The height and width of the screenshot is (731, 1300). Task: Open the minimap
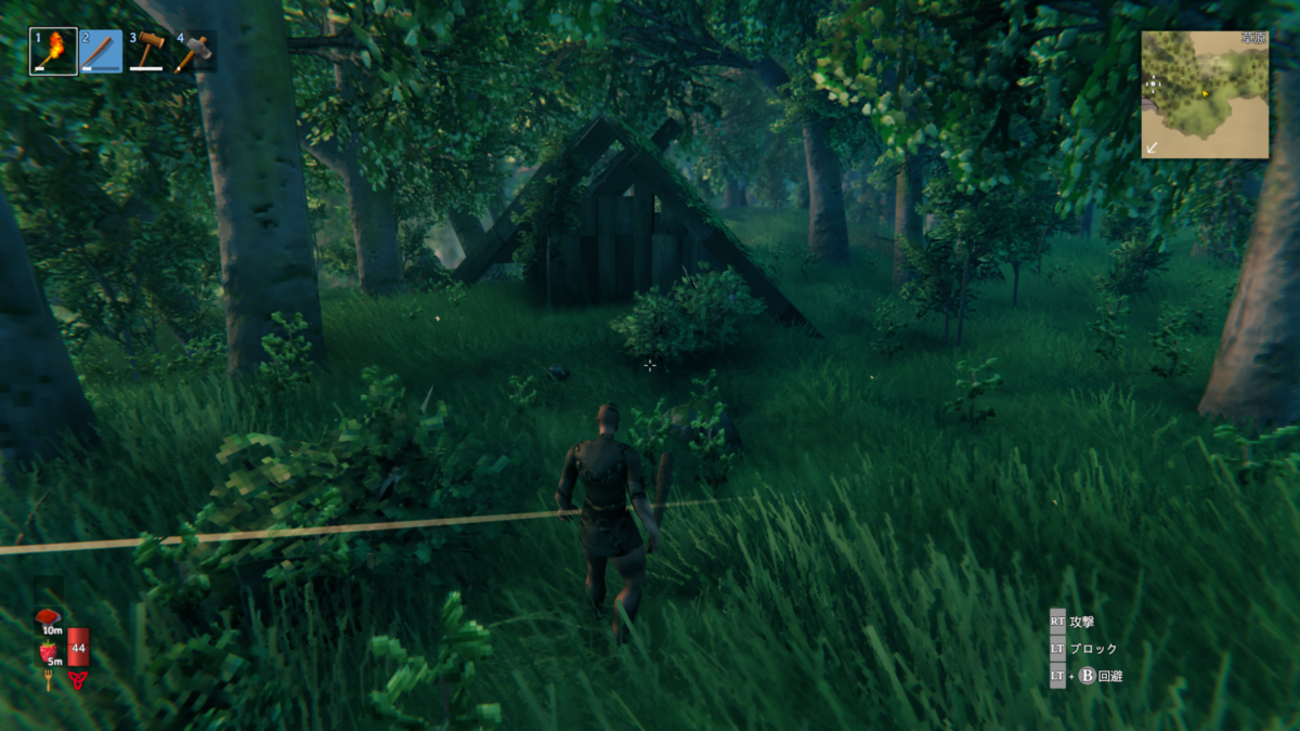tap(1205, 94)
